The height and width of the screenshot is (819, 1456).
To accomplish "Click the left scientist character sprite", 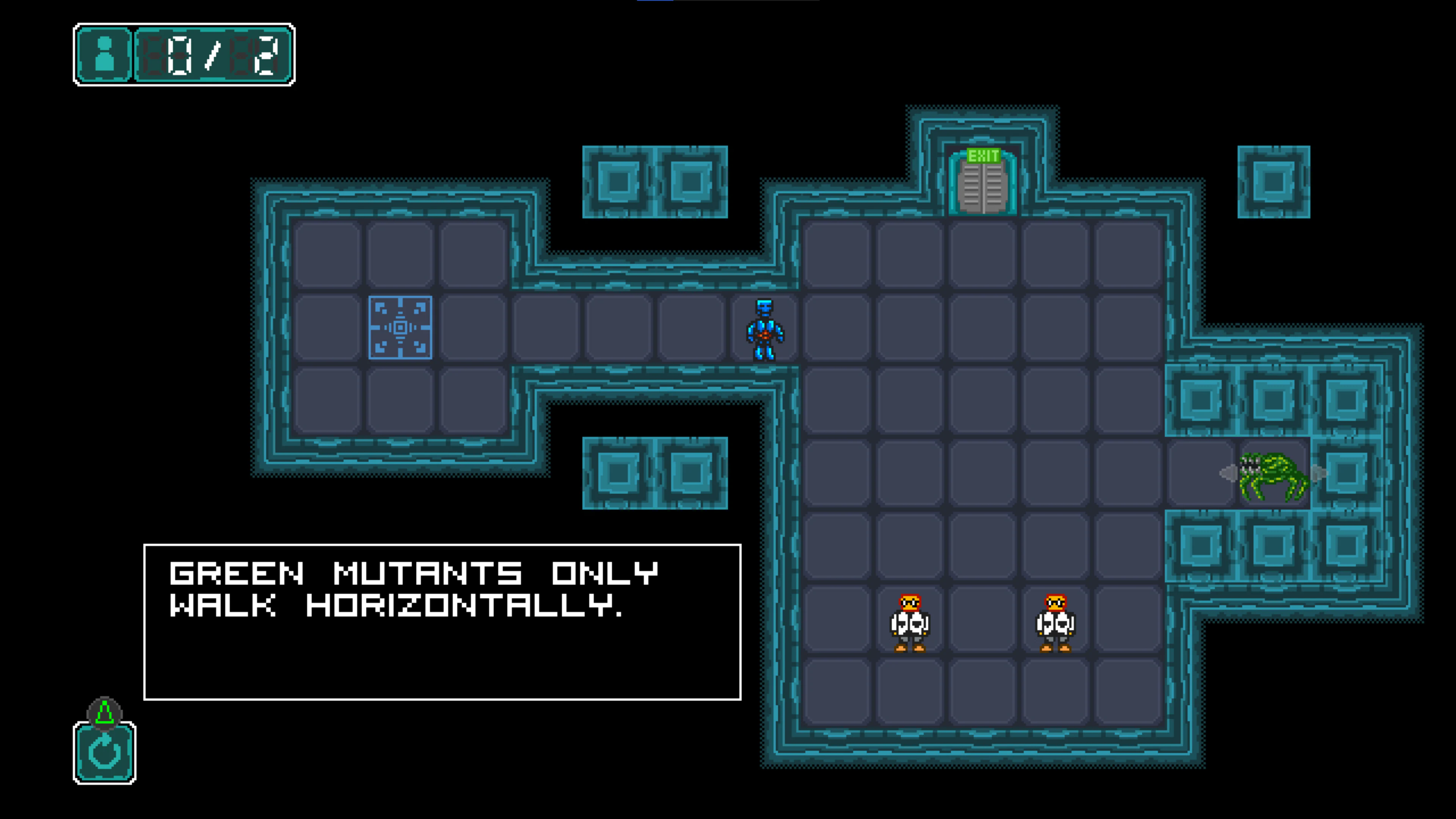I will (x=910, y=622).
